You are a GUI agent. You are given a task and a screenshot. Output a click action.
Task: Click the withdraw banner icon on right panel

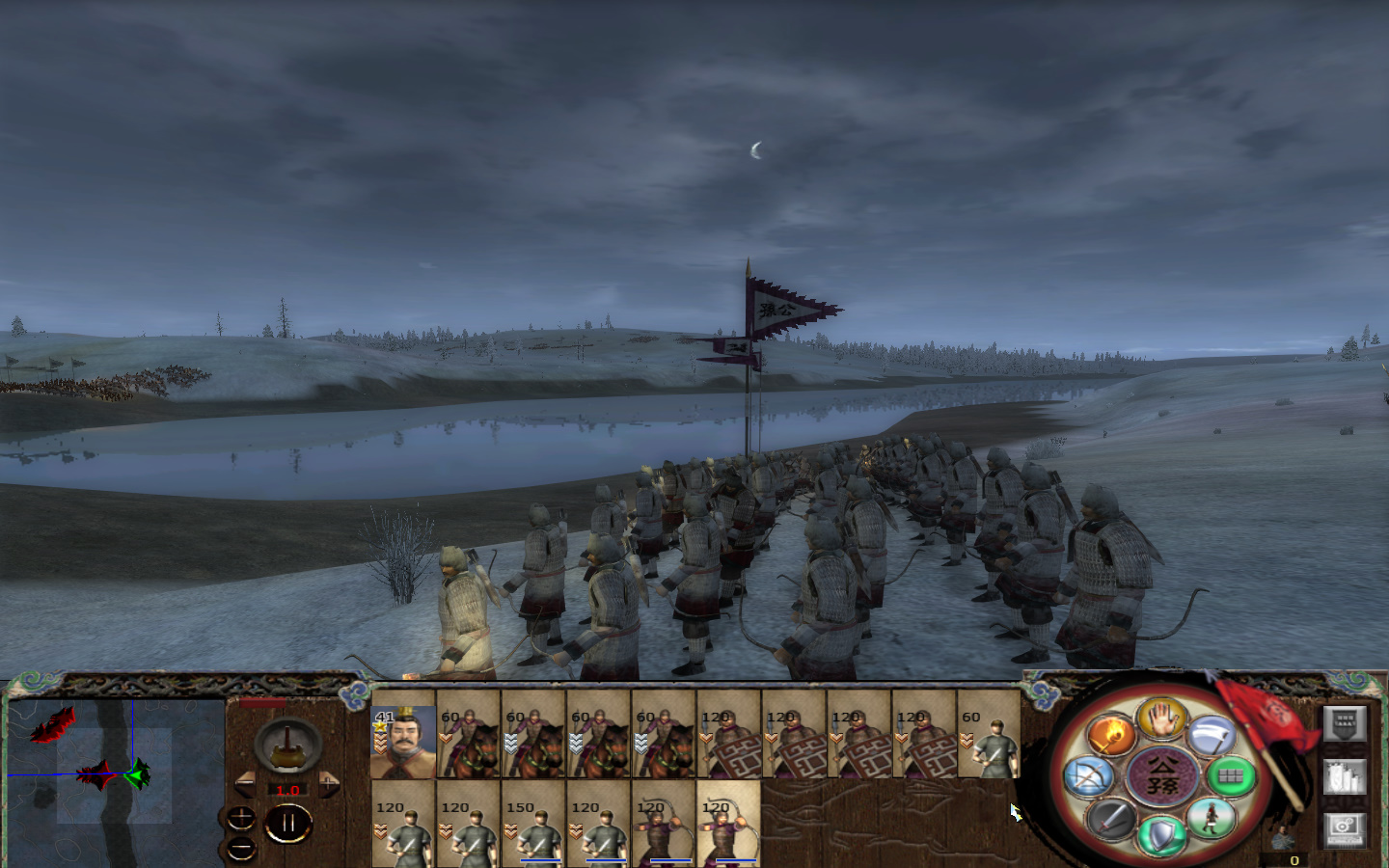pos(1345,725)
